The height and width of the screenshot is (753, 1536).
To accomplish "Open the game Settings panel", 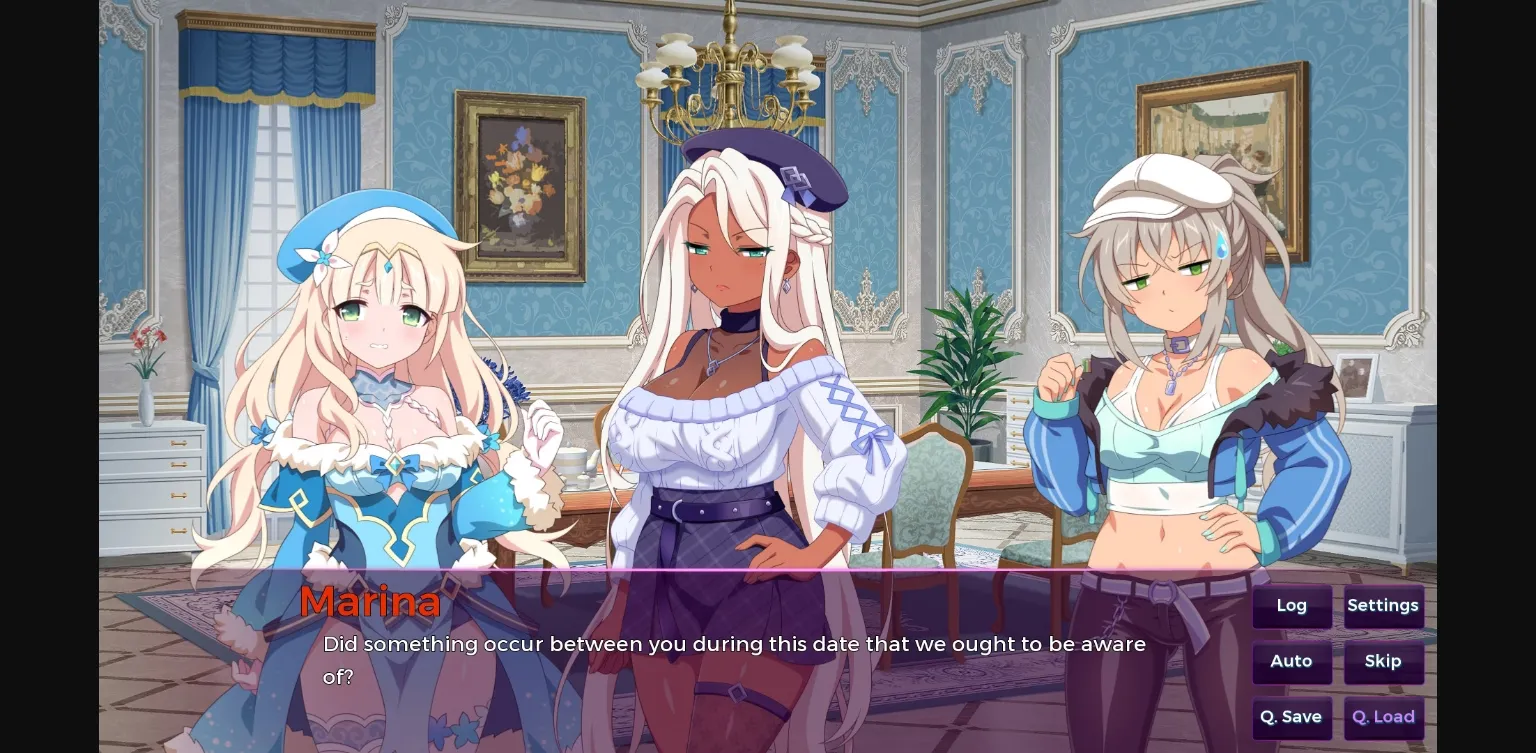I will 1383,605.
